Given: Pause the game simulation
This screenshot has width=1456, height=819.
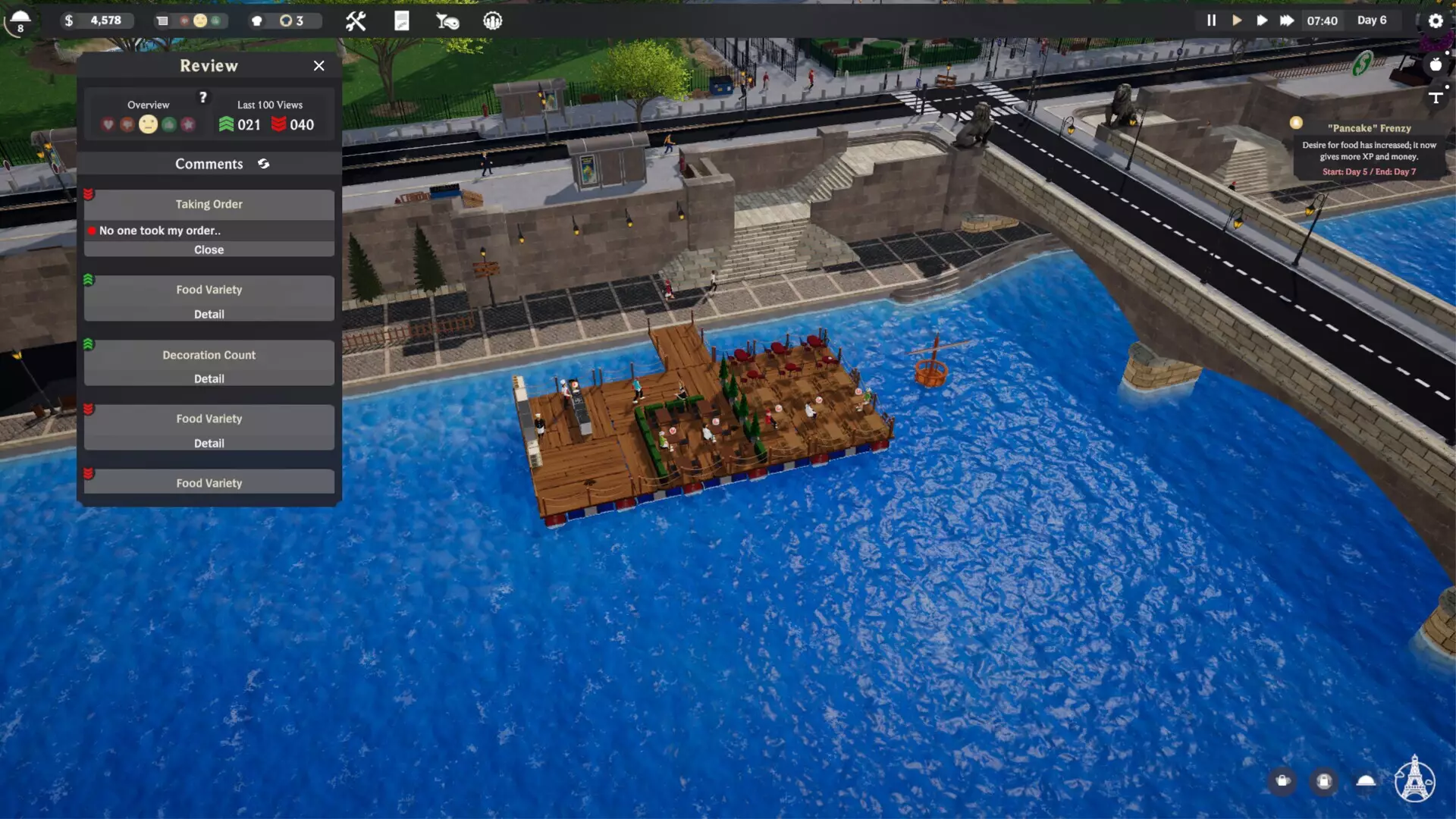Looking at the screenshot, I should click(x=1211, y=20).
